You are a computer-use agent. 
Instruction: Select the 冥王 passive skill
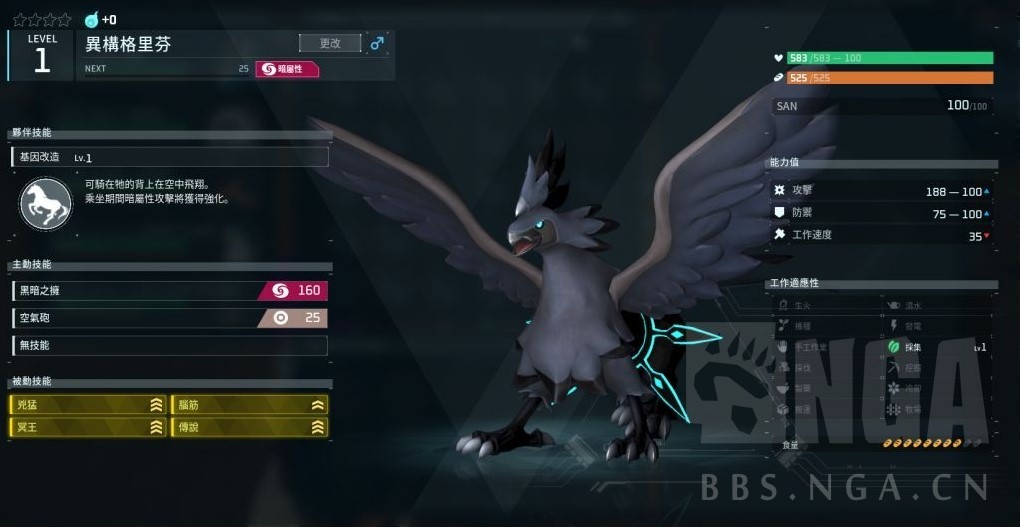89,427
